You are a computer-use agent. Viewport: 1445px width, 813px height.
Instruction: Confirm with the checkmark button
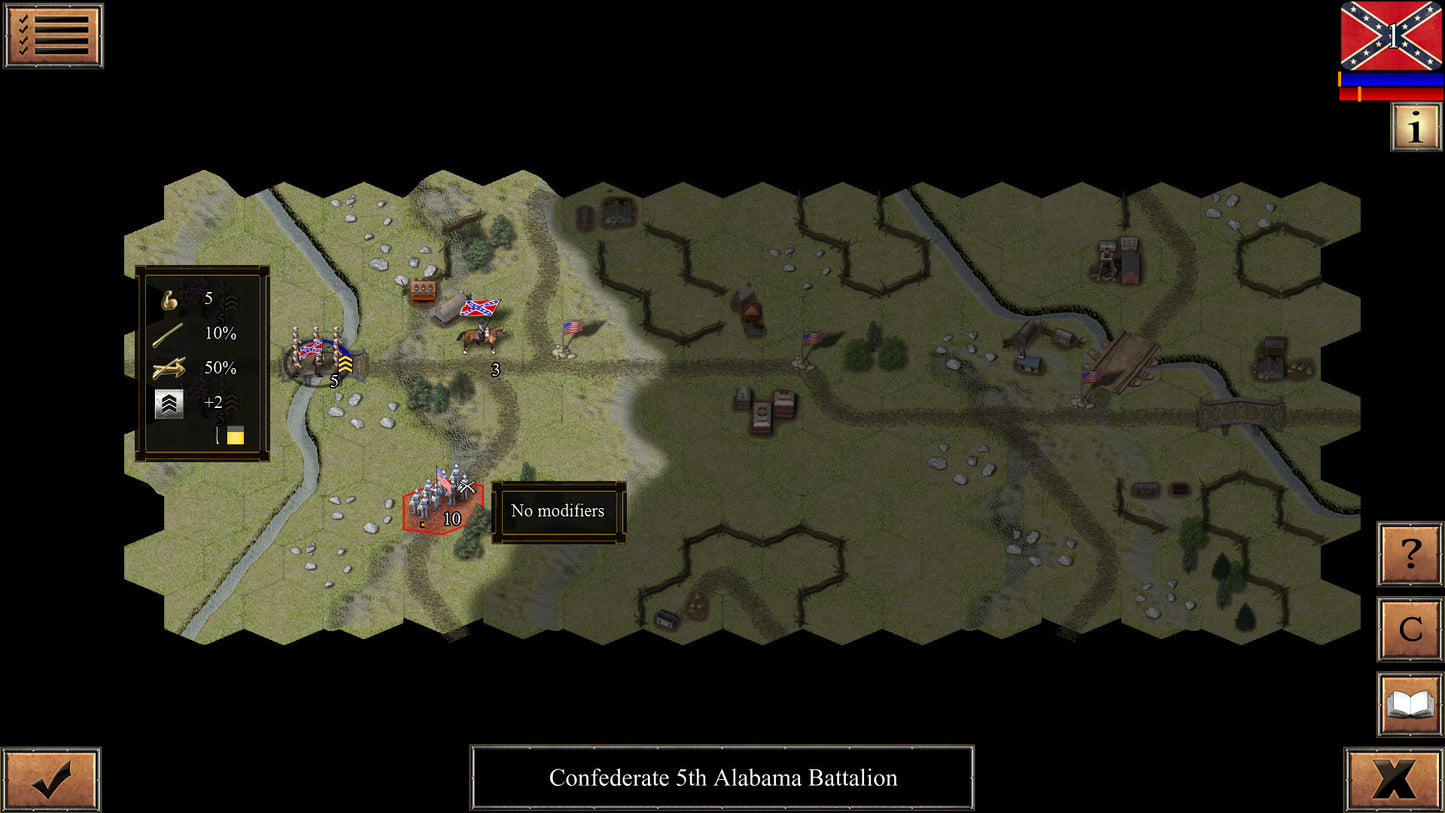tap(51, 779)
